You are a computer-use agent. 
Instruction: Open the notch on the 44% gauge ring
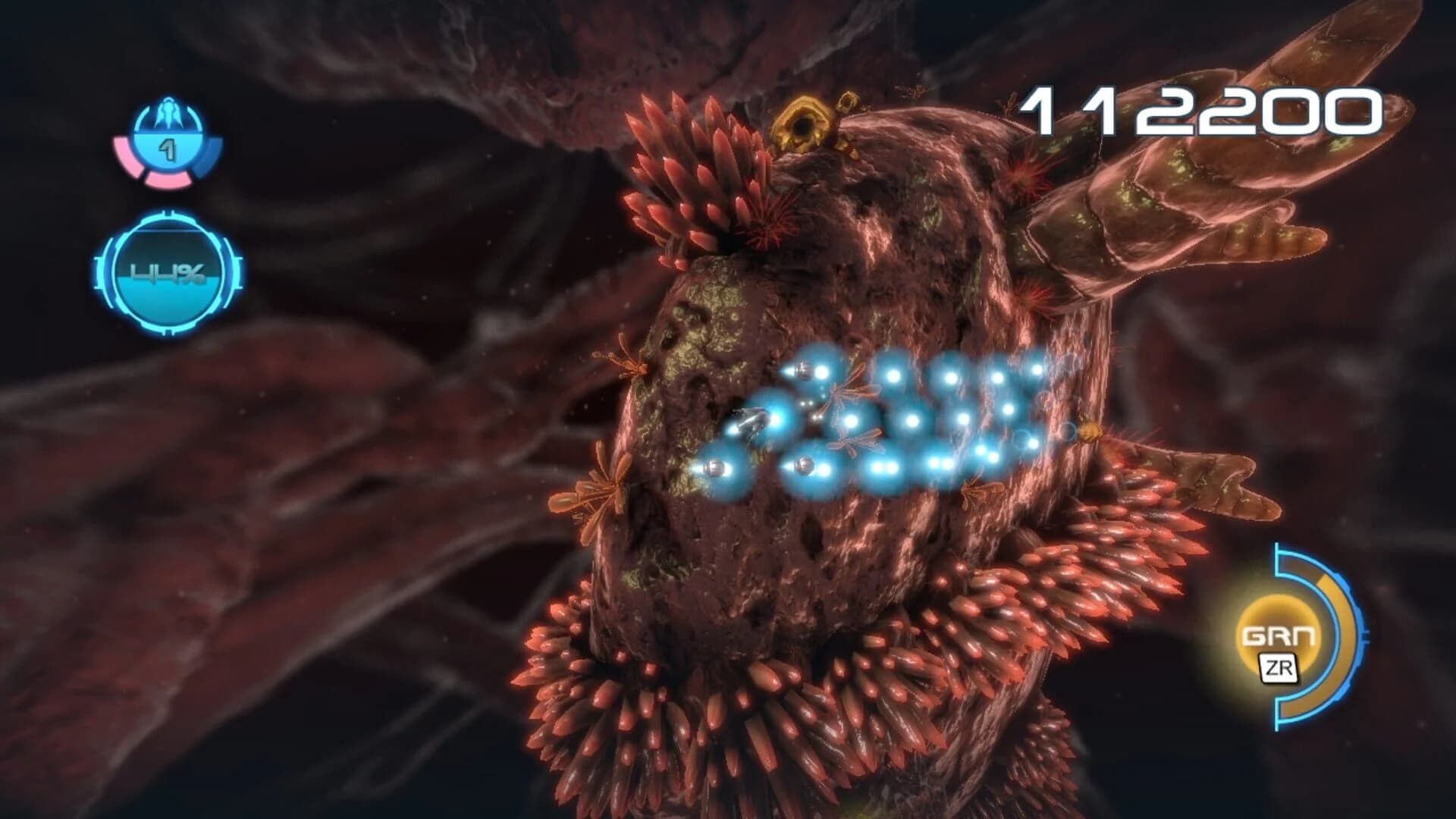point(169,213)
